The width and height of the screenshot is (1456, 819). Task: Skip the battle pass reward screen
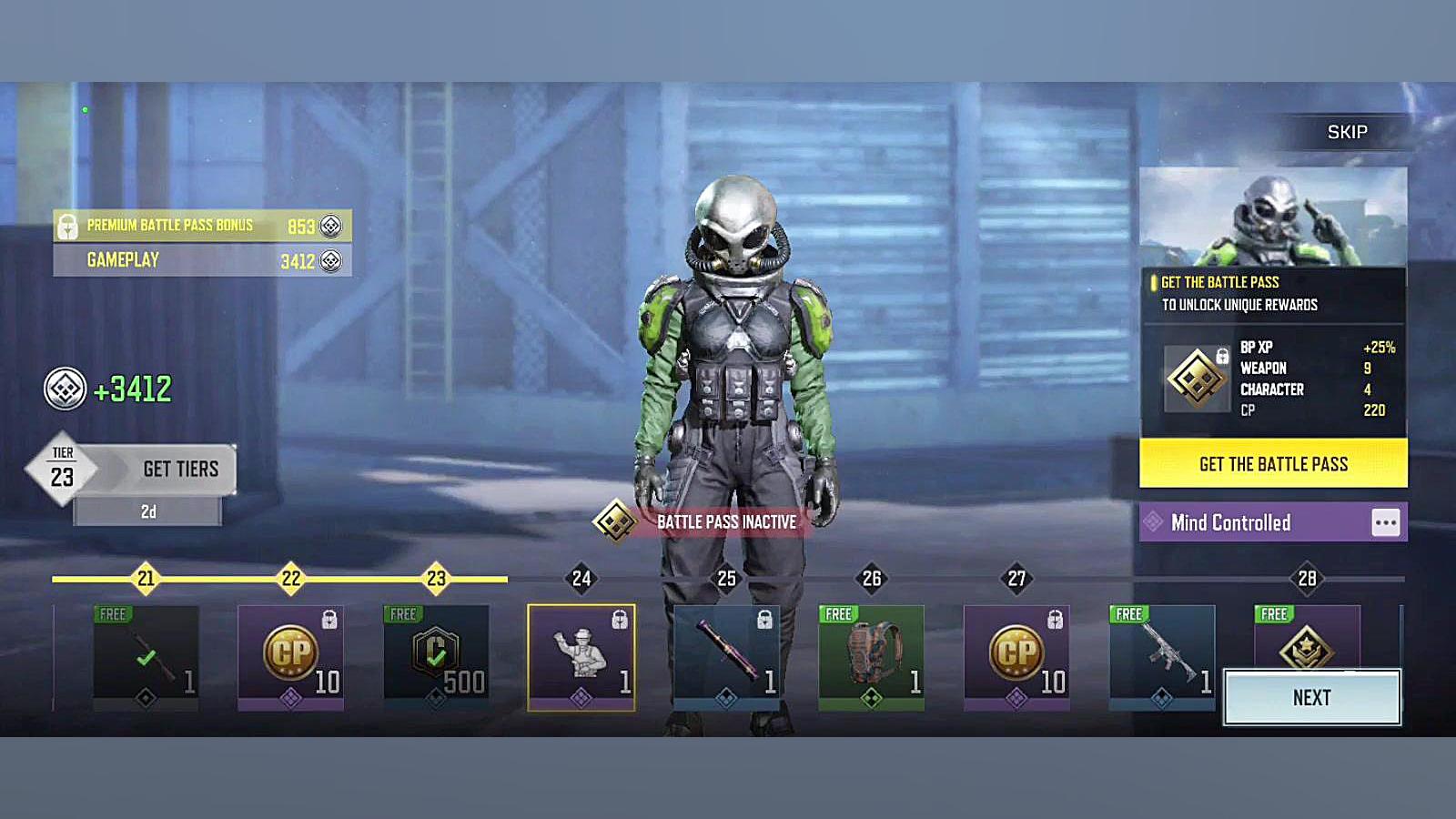tap(1347, 133)
